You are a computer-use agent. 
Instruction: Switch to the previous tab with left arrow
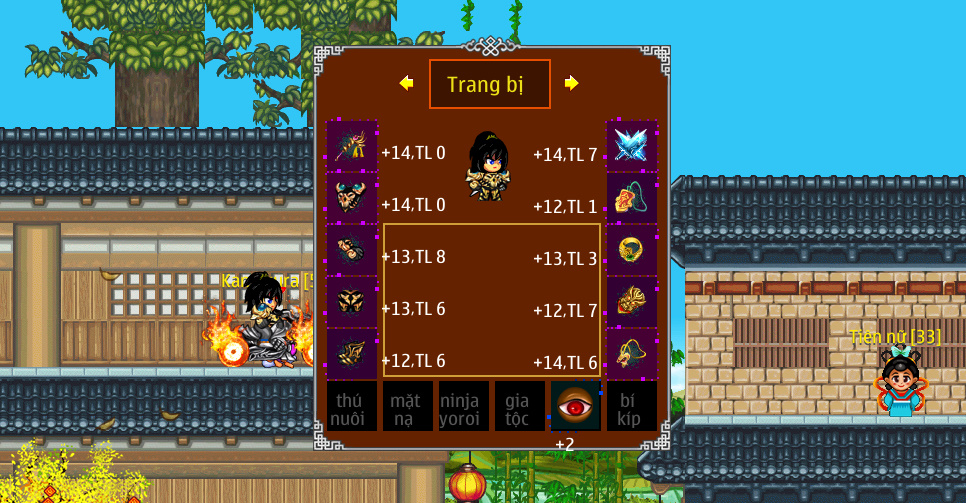point(406,83)
